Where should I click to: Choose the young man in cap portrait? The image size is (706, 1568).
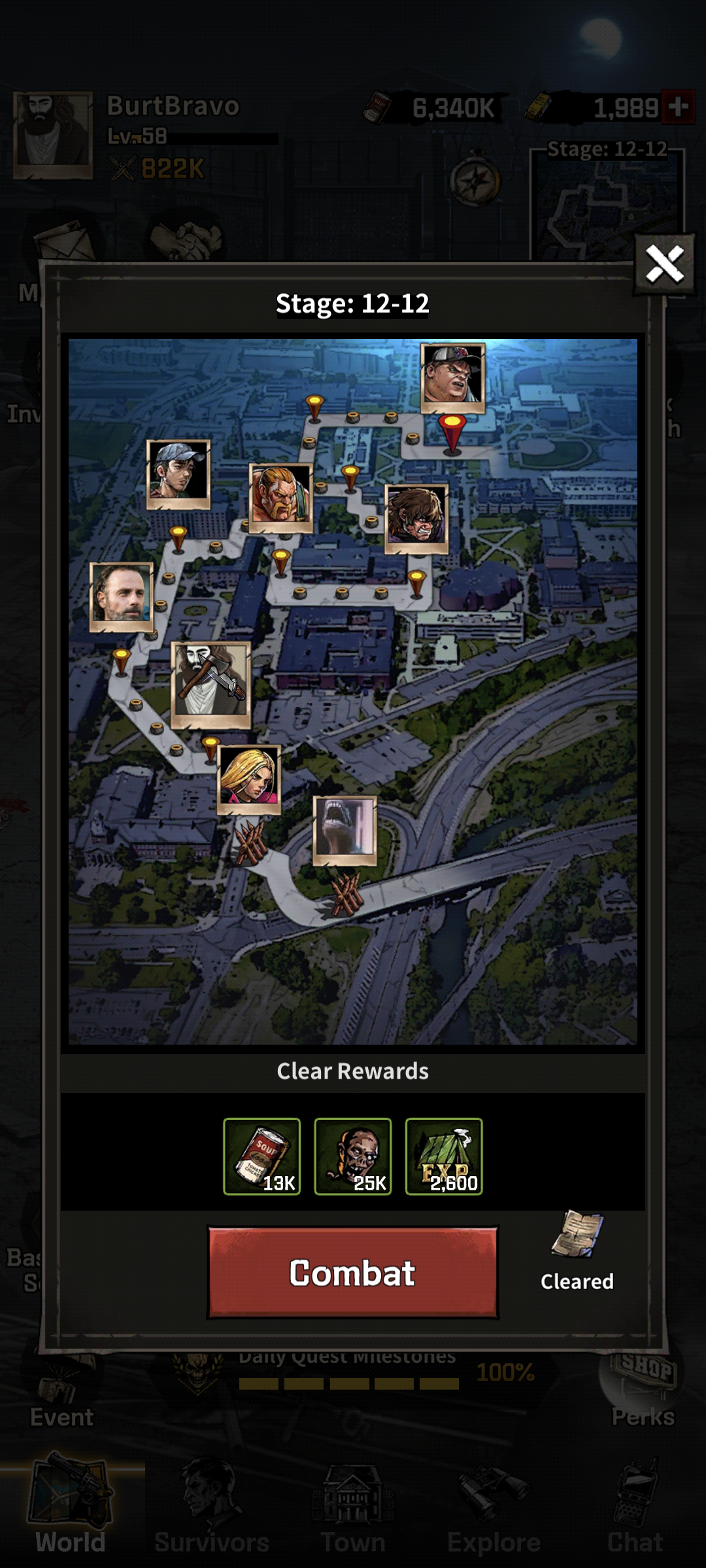click(x=178, y=474)
